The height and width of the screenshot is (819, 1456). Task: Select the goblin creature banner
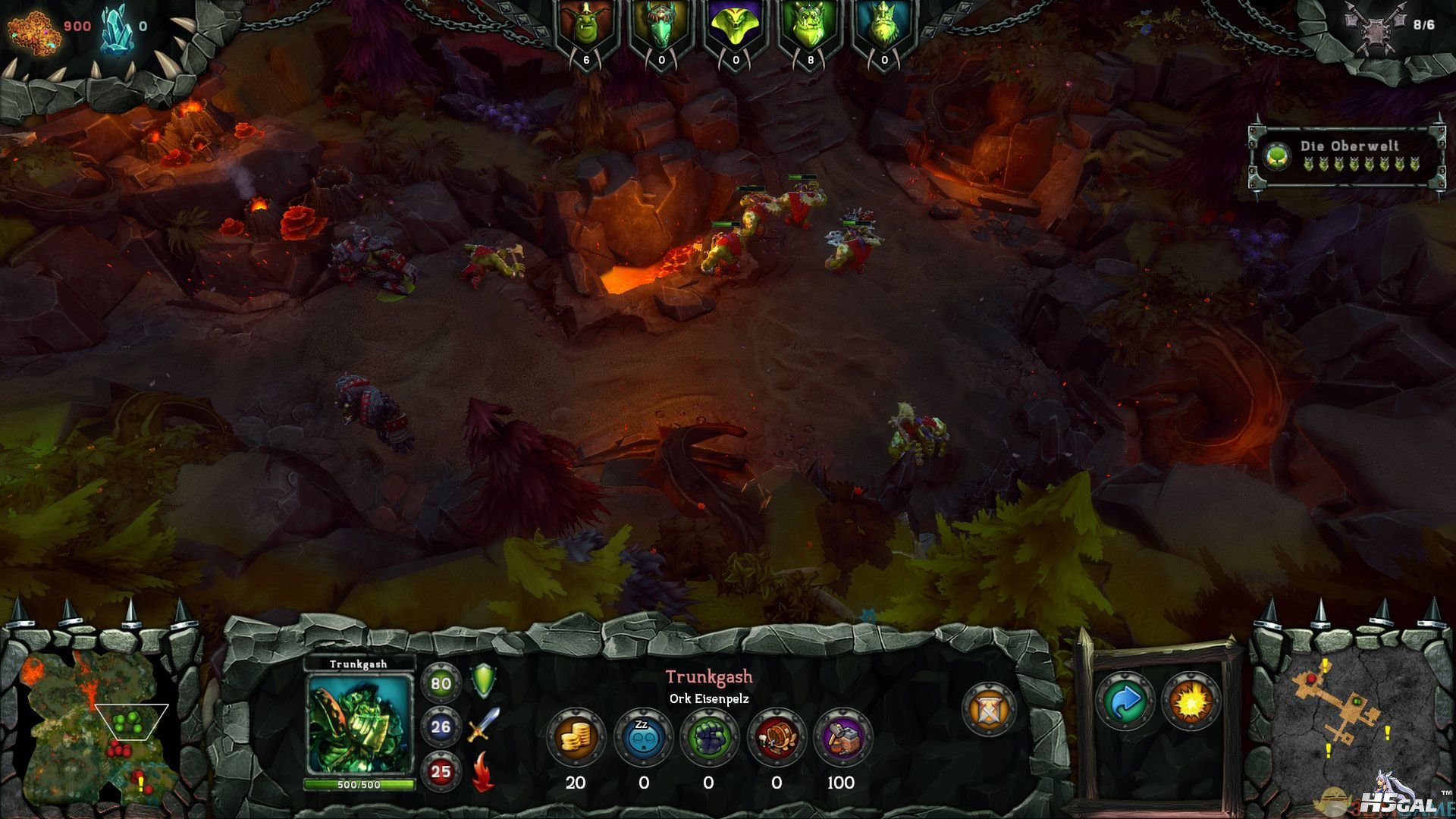click(586, 30)
